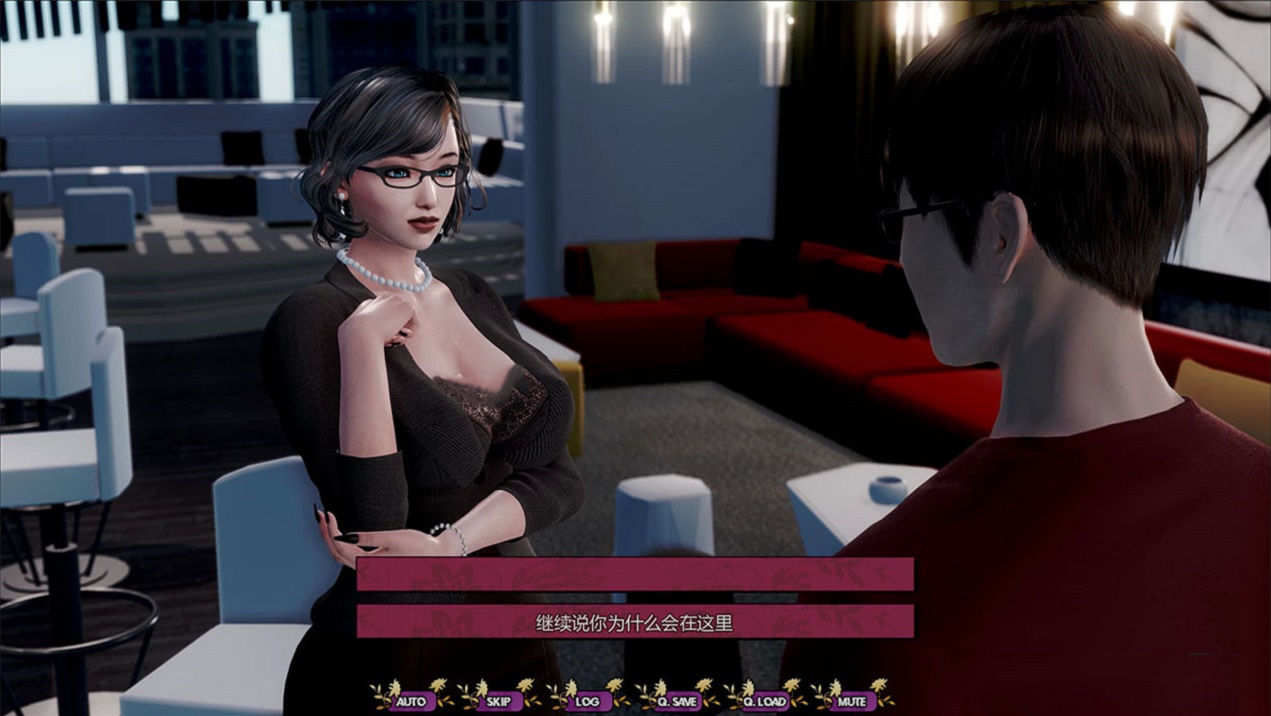Open the dialogue LOG
The image size is (1271, 716).
(x=588, y=701)
